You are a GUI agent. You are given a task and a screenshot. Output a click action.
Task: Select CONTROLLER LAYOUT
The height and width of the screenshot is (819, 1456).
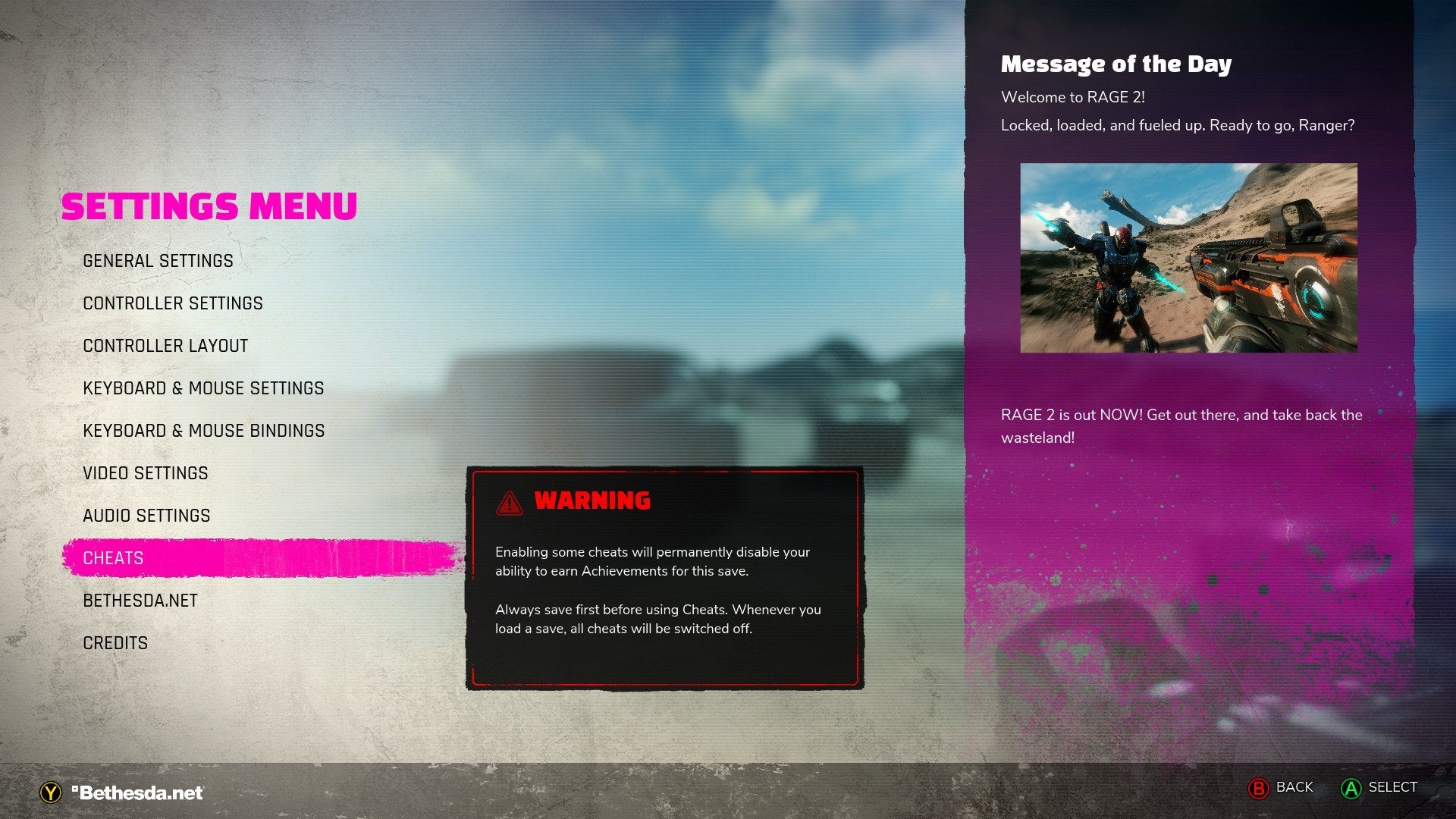(x=165, y=345)
